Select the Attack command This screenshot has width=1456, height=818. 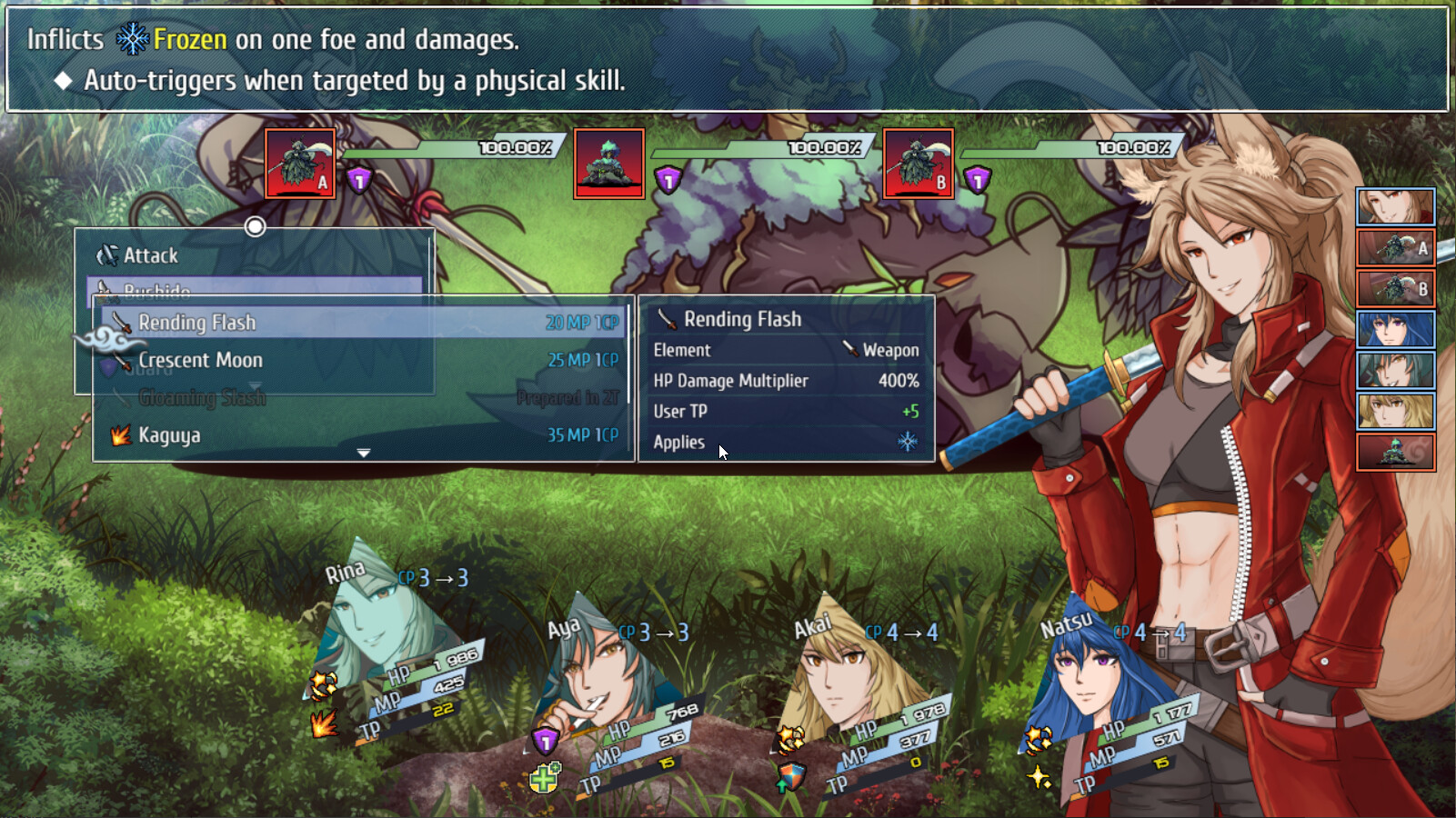(151, 256)
